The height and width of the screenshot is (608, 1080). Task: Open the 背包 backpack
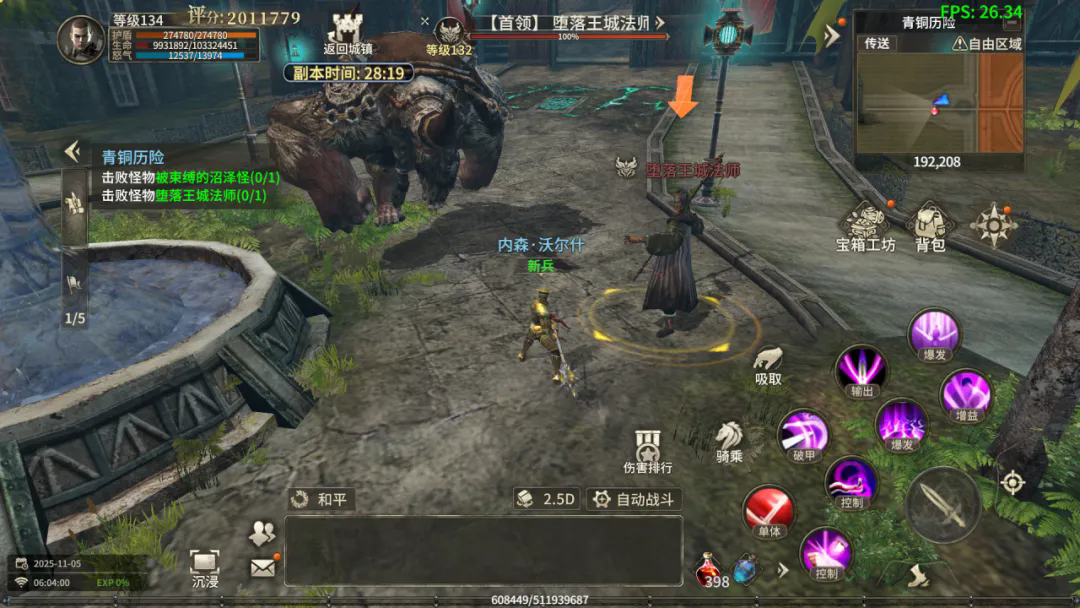point(930,226)
